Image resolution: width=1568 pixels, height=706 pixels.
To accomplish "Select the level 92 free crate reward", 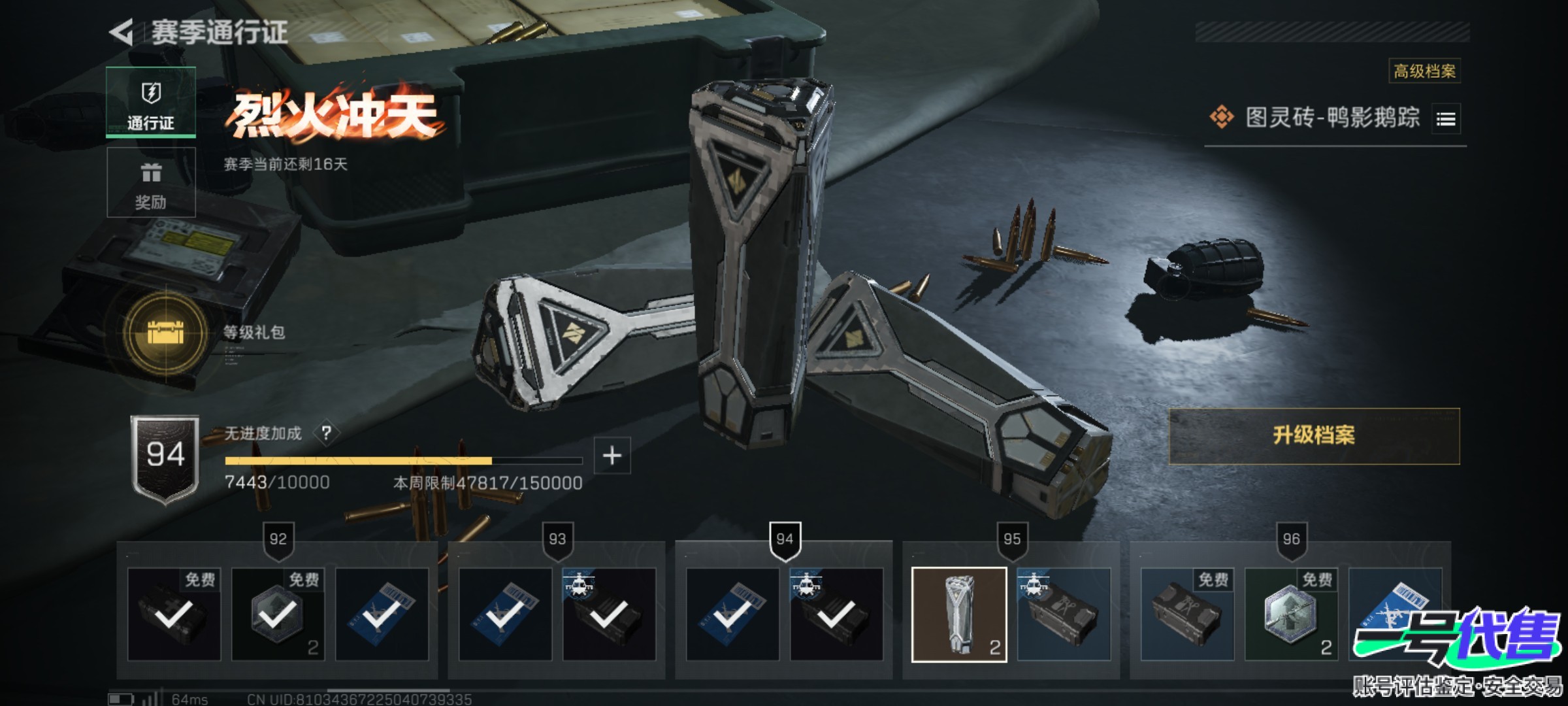I will click(174, 614).
